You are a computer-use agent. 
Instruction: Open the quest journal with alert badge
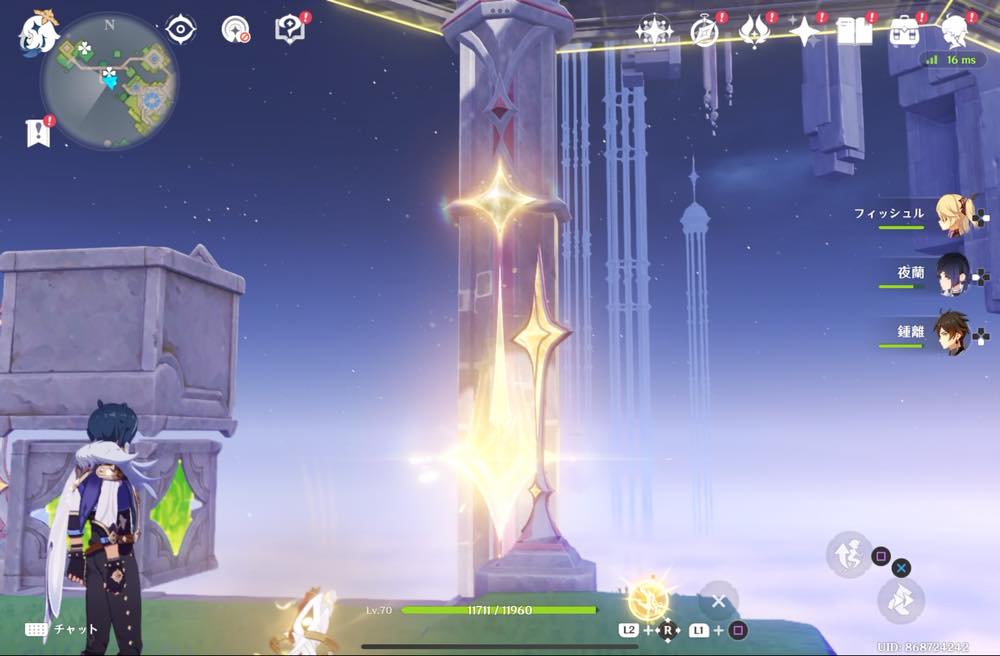(x=236, y=29)
